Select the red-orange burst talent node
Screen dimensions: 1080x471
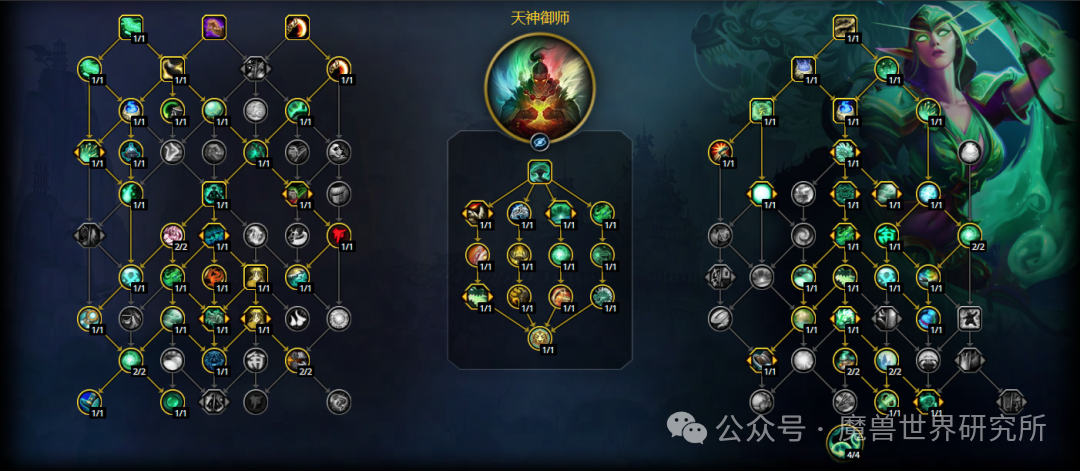(x=719, y=152)
